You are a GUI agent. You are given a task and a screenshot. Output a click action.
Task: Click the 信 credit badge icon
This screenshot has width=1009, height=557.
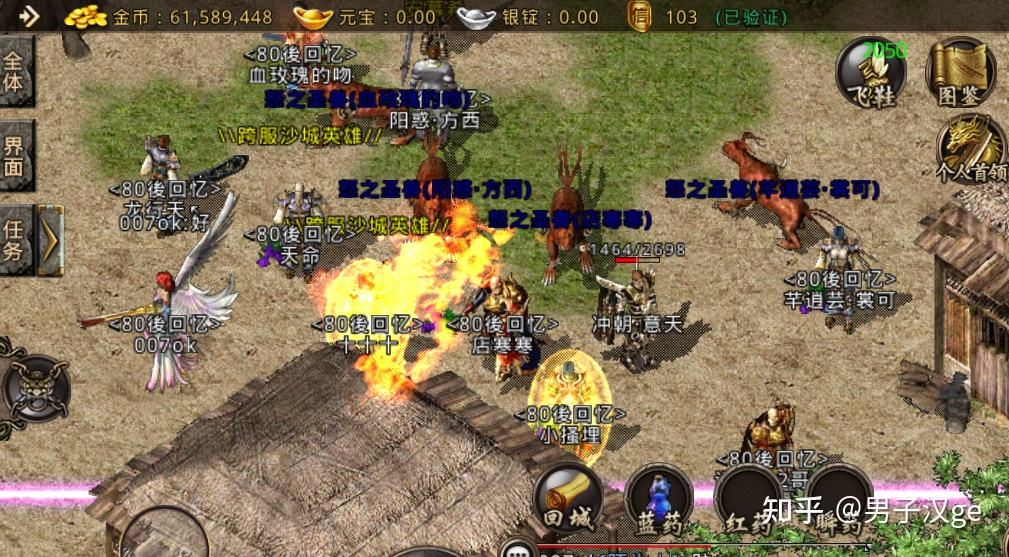[640, 16]
